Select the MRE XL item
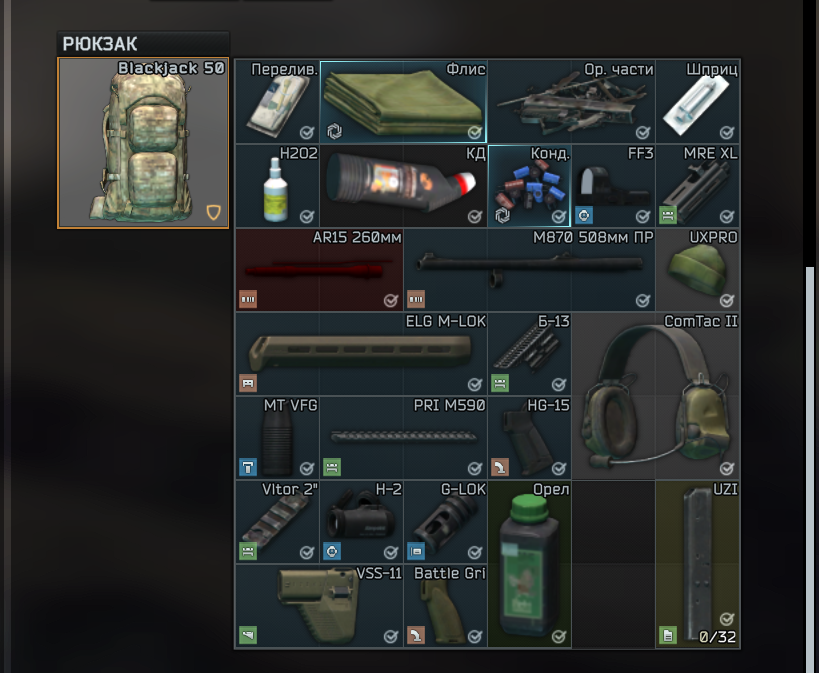 (x=697, y=186)
